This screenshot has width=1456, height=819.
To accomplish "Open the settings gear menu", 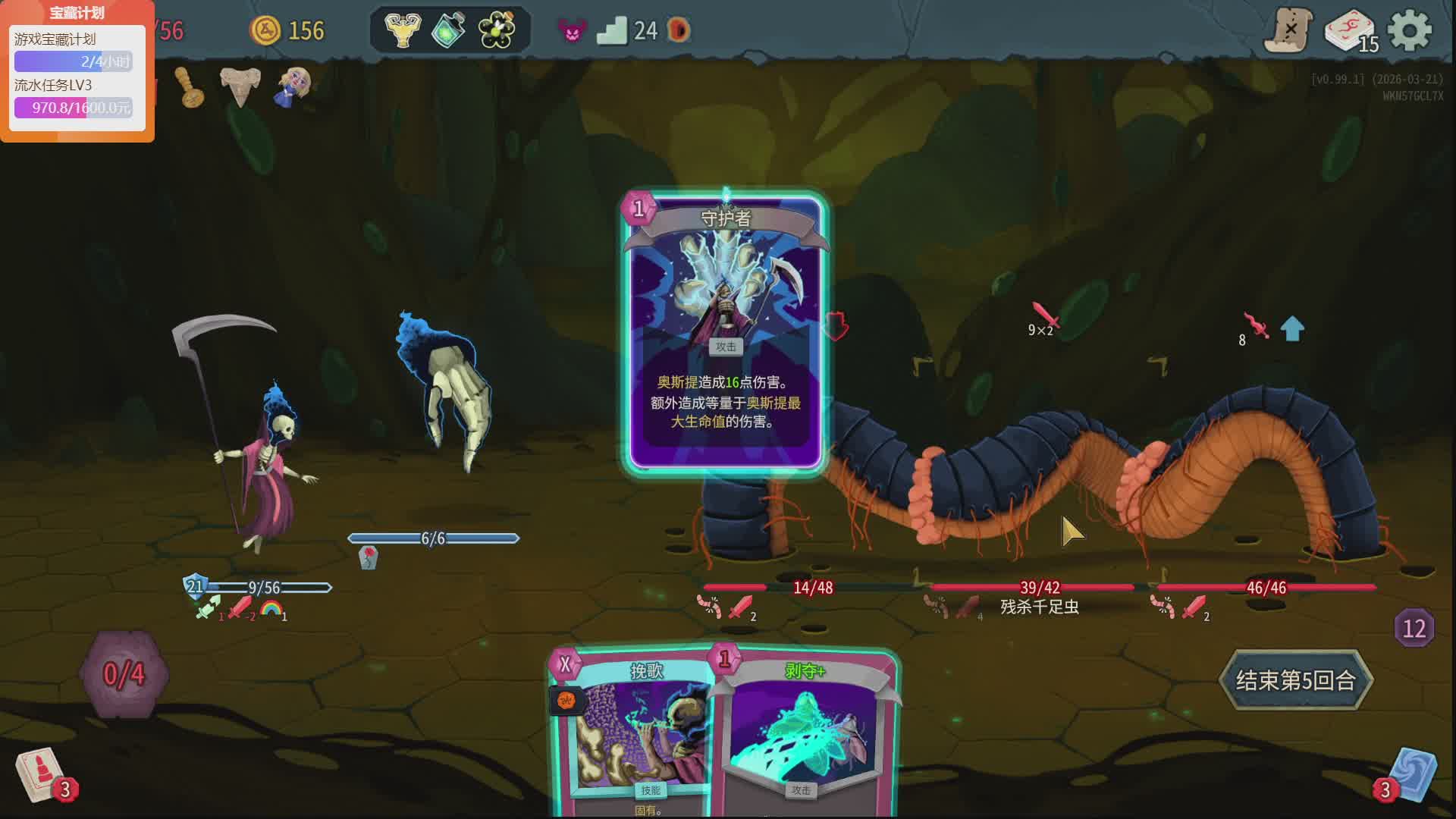I will point(1409,31).
